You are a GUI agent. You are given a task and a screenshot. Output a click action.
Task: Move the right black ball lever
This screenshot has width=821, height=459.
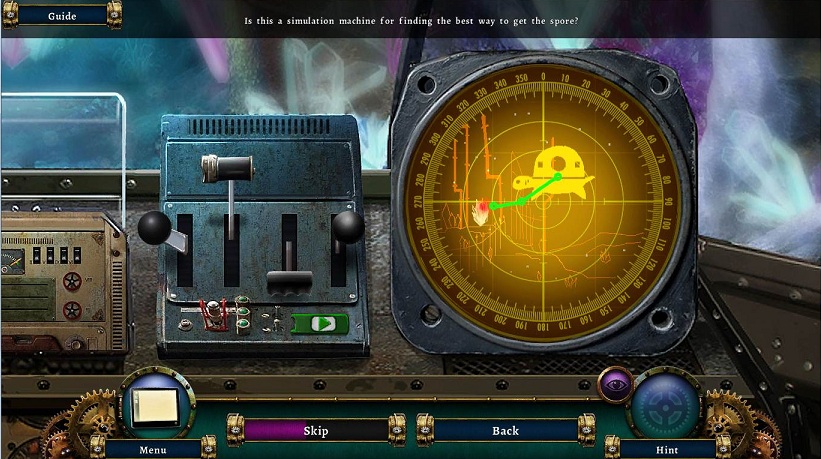tap(348, 226)
